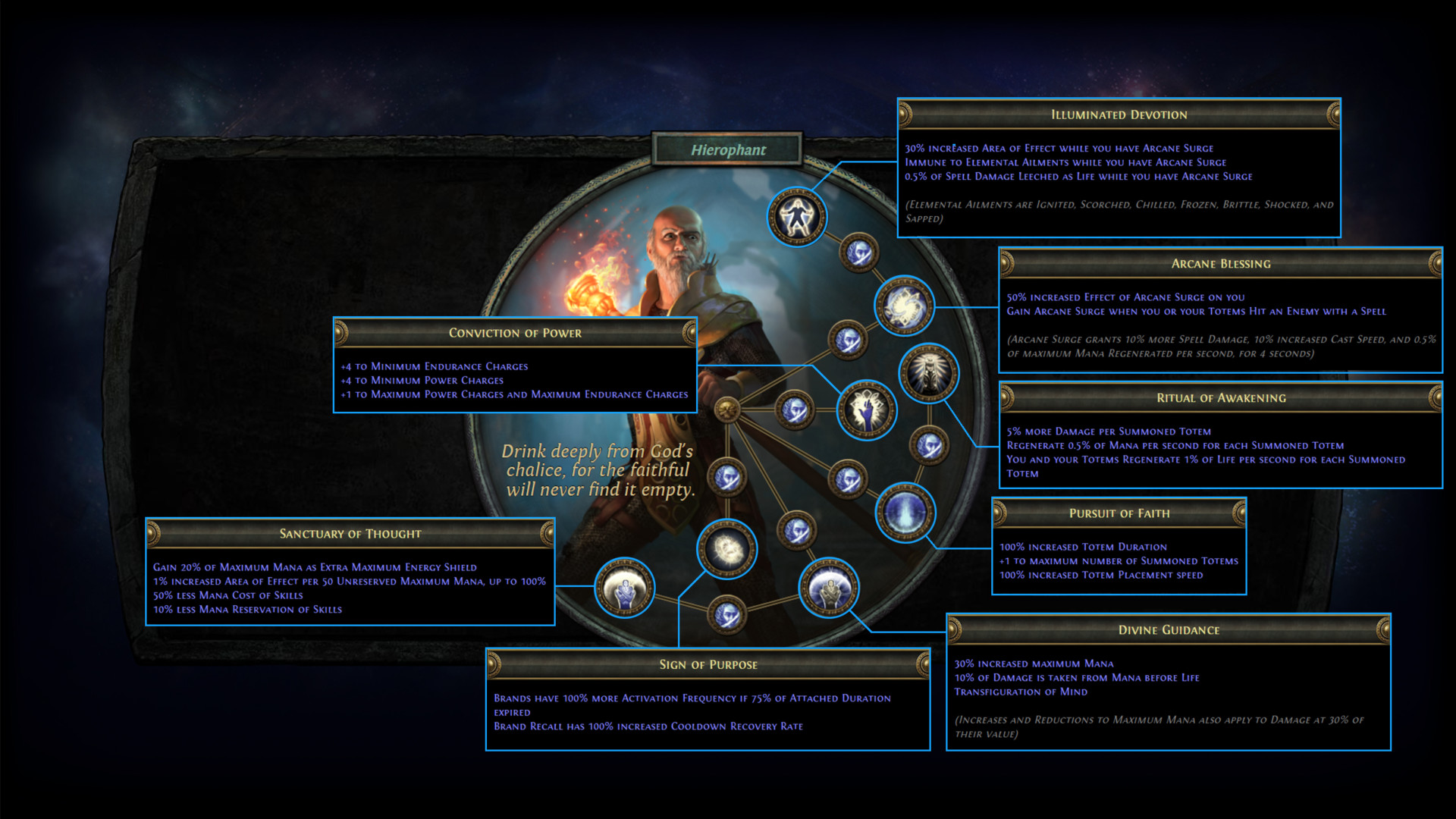The width and height of the screenshot is (1456, 819).
Task: Select the Illuminated Devotion ascendancy node
Action: 796,217
